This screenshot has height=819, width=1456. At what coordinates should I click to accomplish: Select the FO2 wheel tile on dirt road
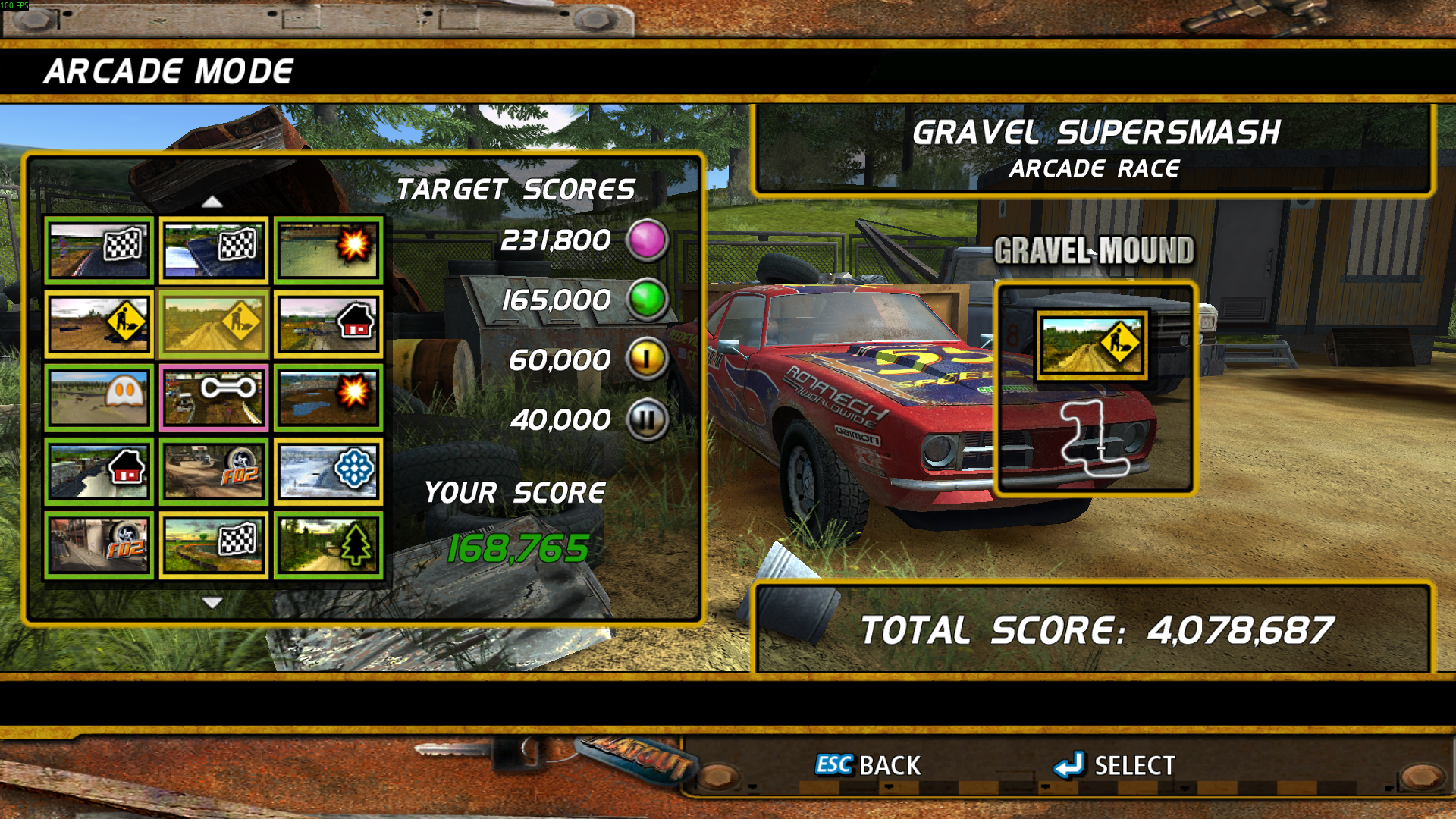pyautogui.click(x=214, y=471)
